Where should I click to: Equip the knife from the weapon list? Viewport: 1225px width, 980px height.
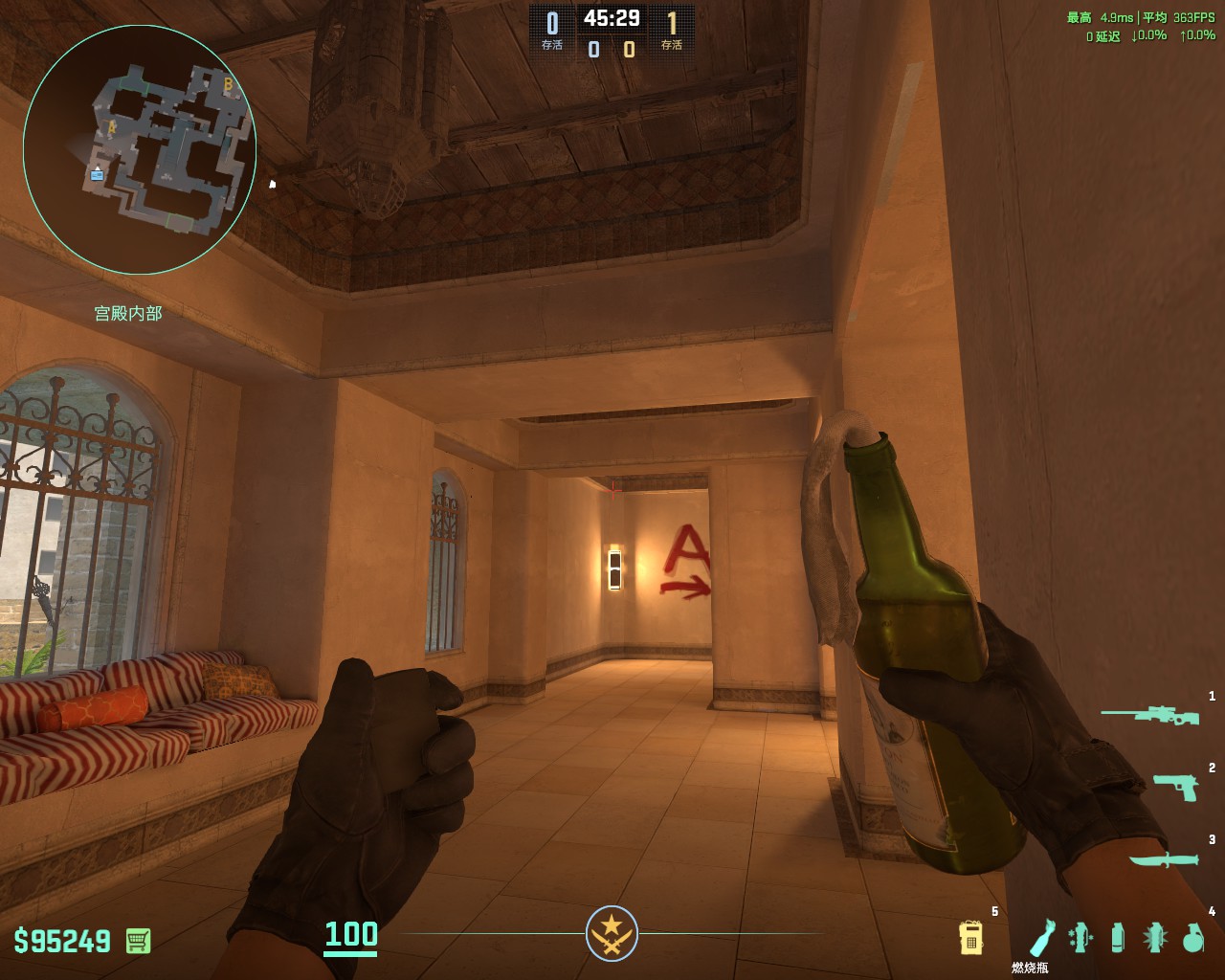point(1163,858)
